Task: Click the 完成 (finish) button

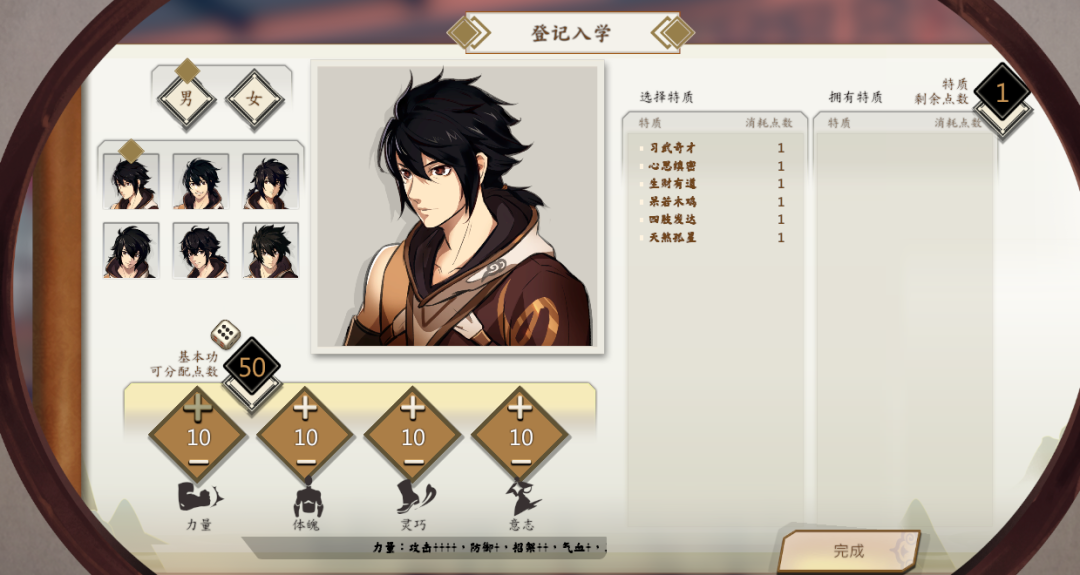Action: click(849, 550)
